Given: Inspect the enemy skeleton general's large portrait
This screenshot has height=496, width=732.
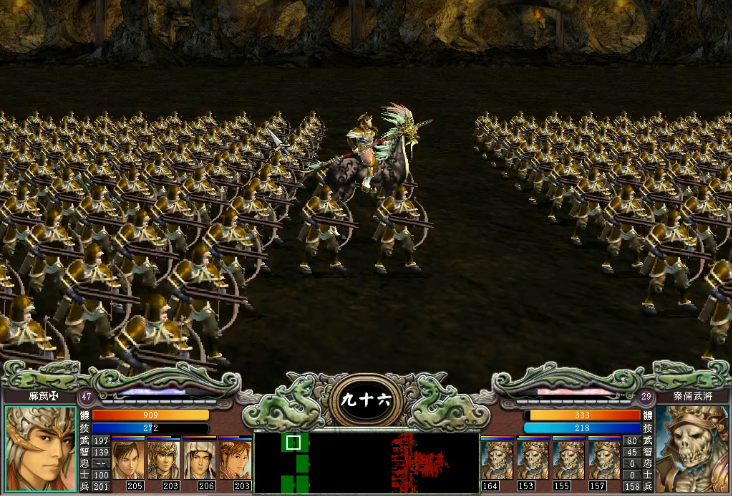Looking at the screenshot, I should tap(692, 449).
